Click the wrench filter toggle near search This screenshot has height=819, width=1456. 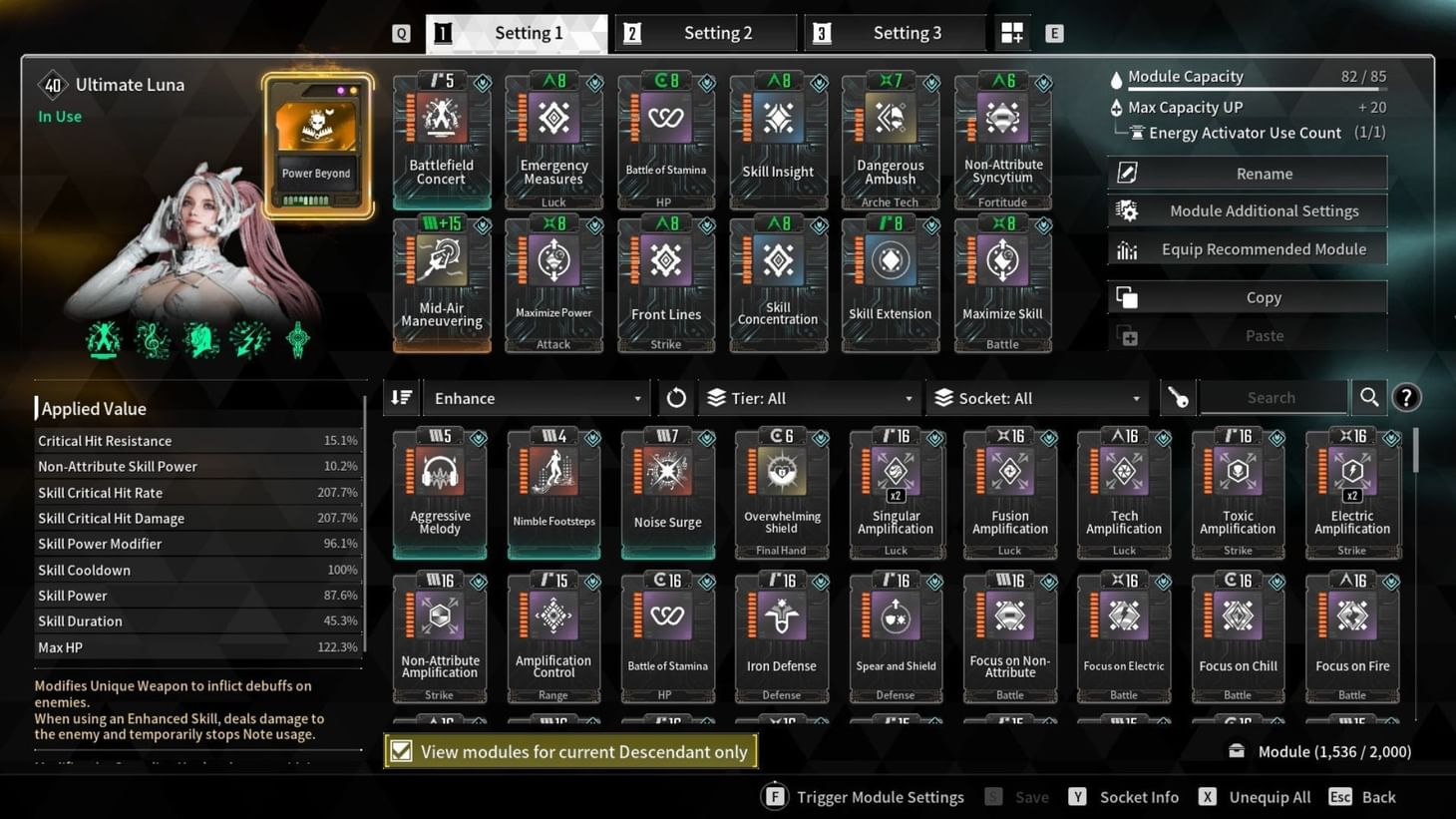(x=1178, y=397)
